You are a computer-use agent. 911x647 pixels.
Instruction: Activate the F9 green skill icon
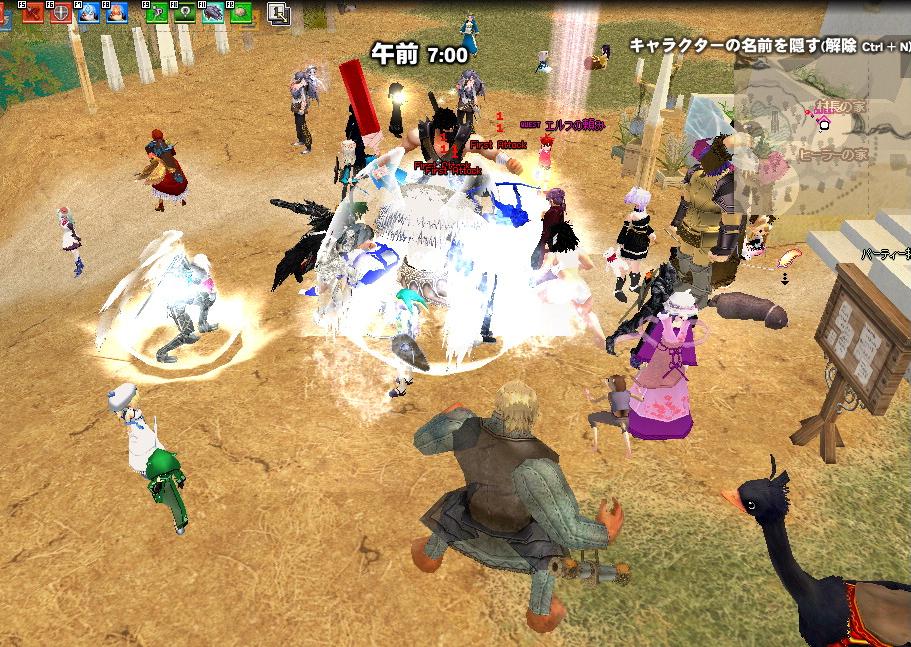pos(157,14)
